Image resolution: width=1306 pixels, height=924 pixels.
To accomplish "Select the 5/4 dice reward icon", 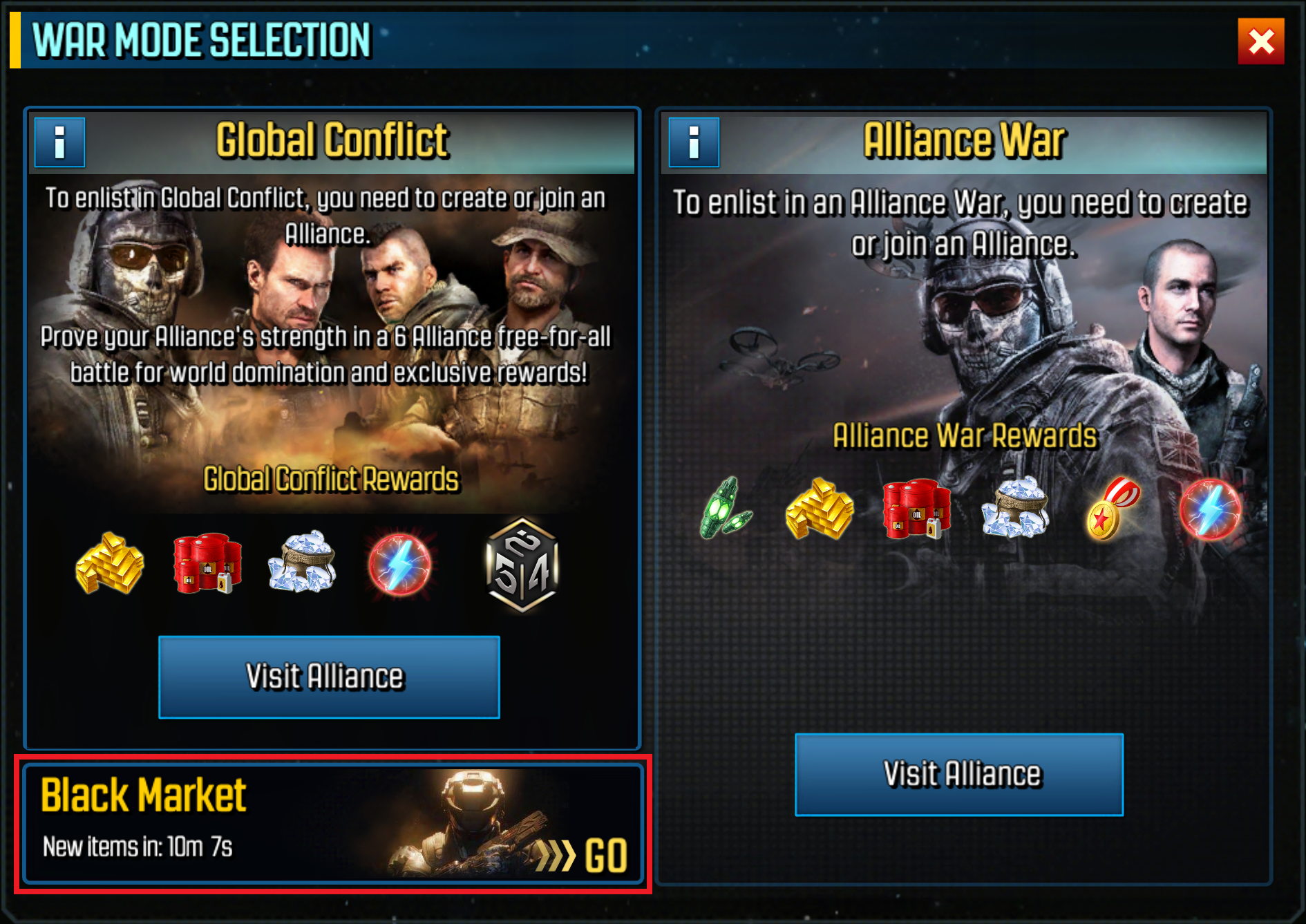I will 522,565.
